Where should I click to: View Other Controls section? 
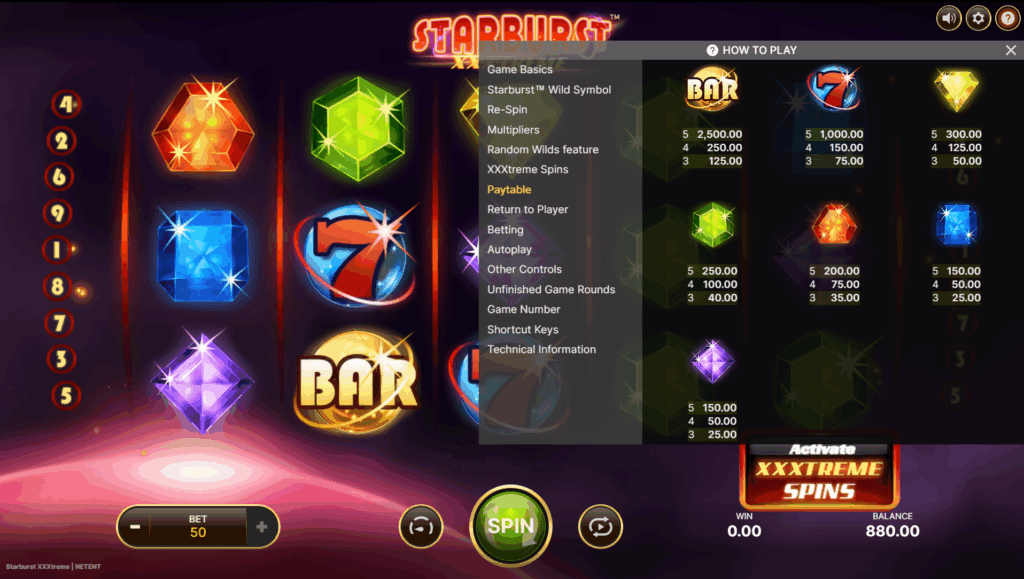click(x=524, y=270)
